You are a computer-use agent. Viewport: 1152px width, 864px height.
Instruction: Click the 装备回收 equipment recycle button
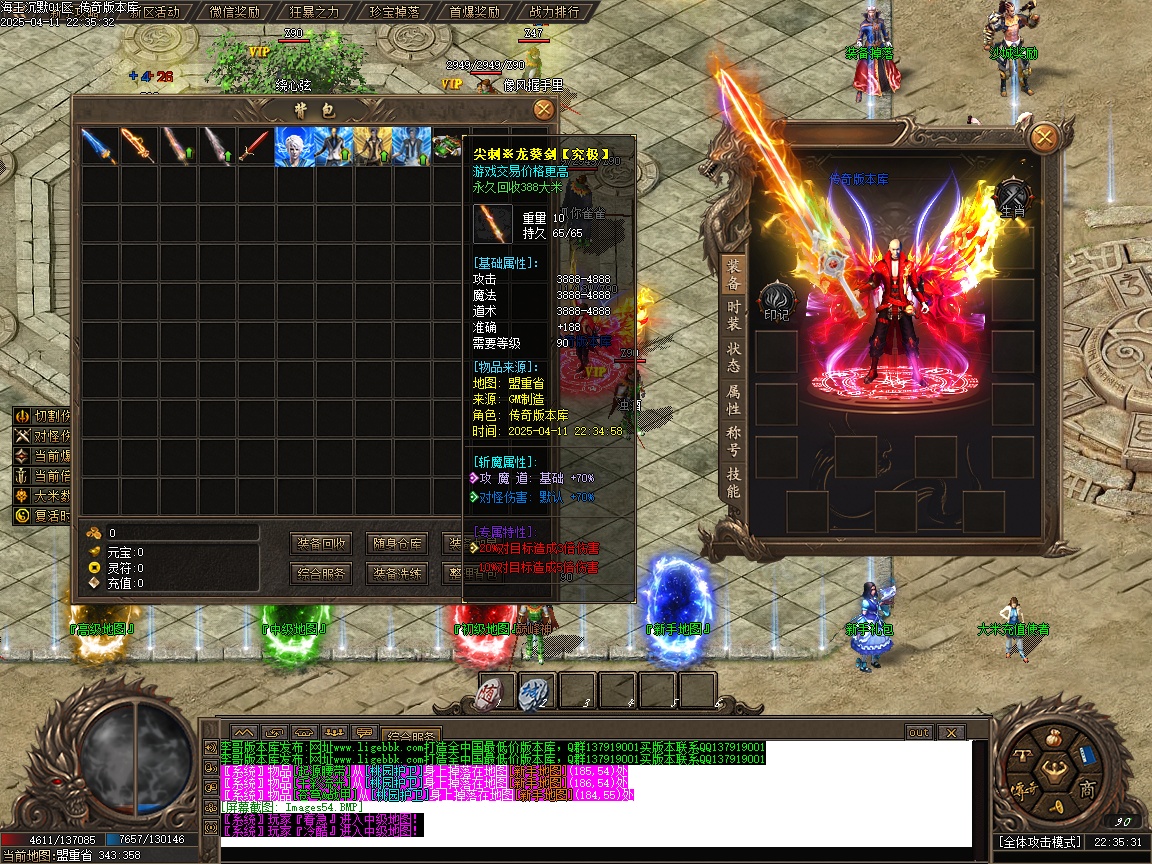[x=322, y=544]
